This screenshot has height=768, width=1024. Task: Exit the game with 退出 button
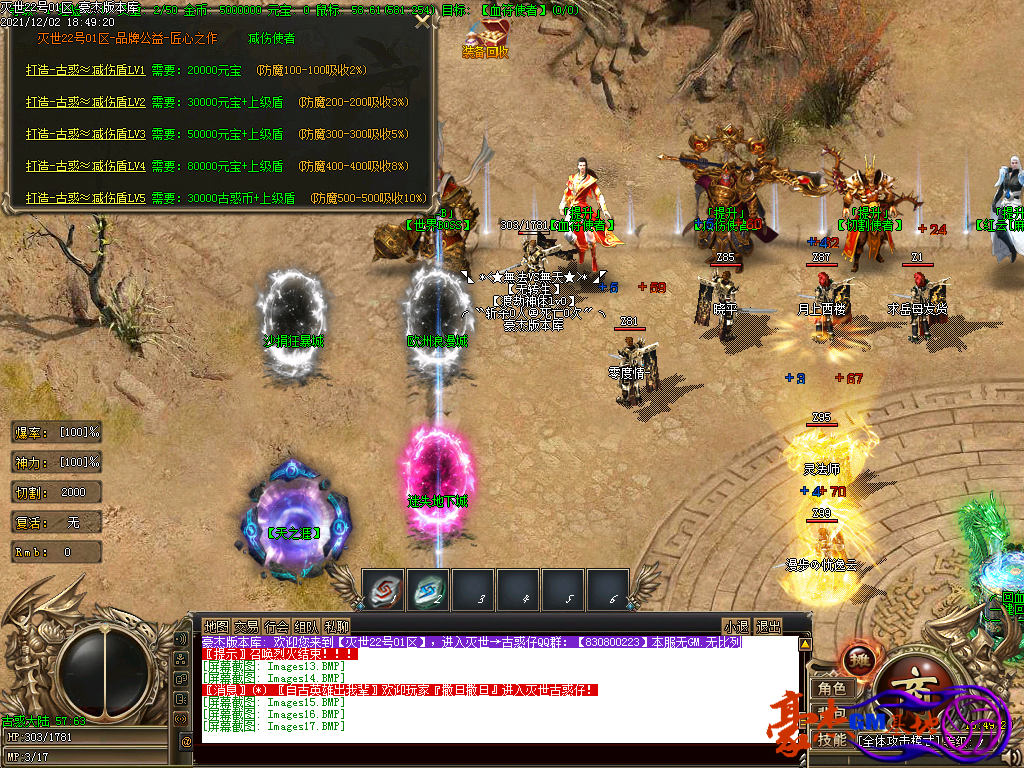(768, 626)
